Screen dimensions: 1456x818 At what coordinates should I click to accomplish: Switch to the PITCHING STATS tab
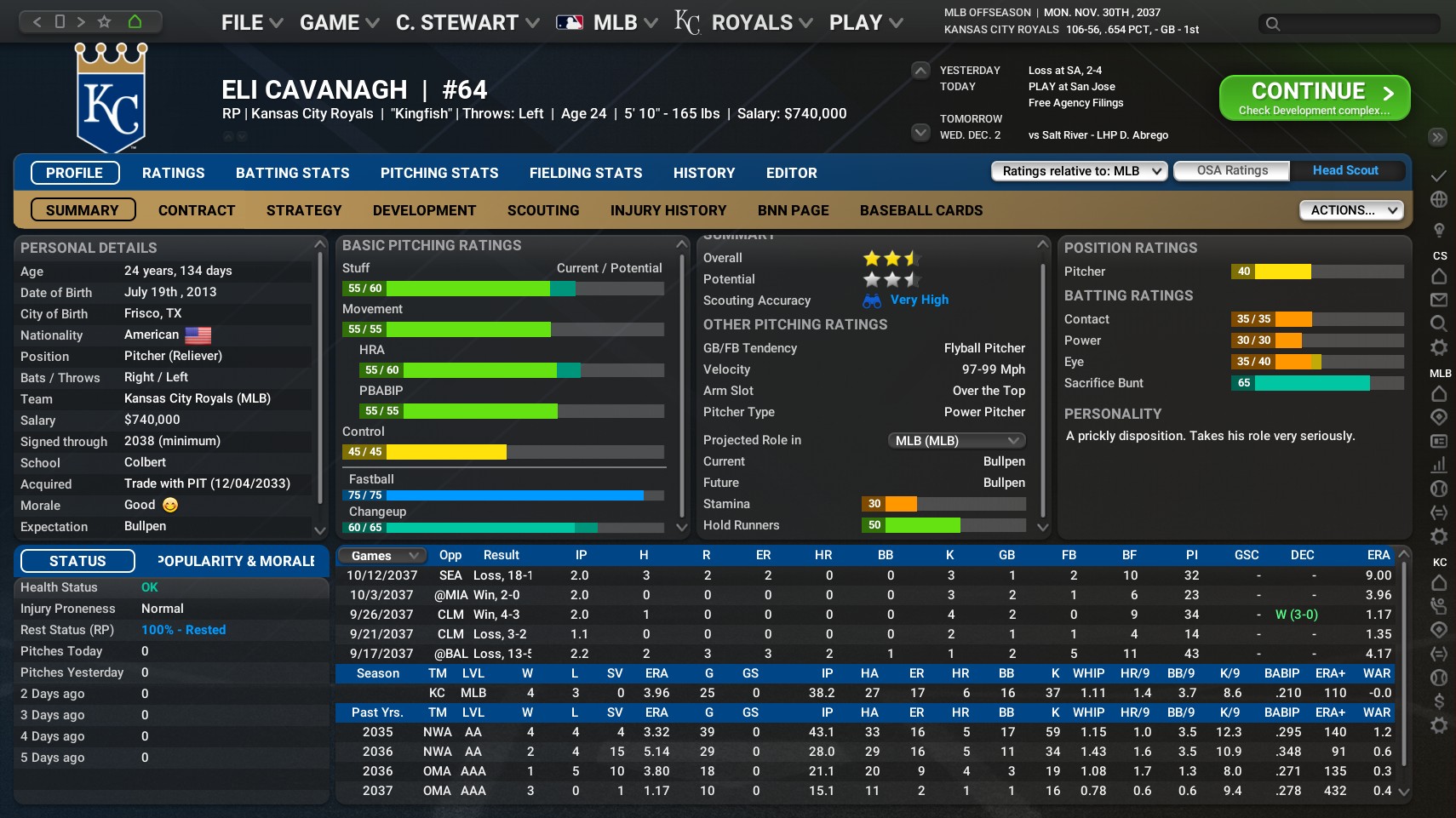tap(439, 173)
